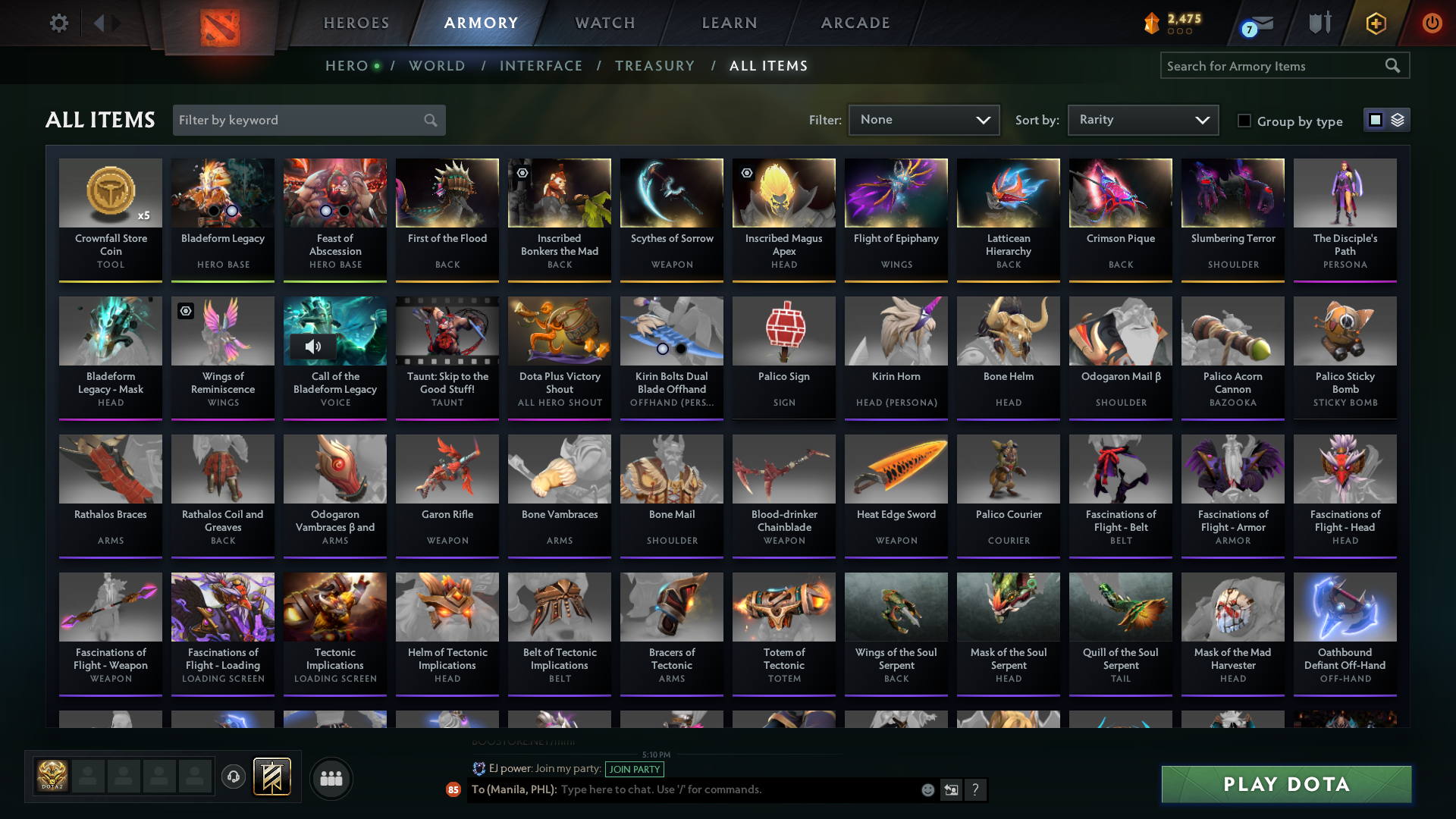Enable the Group by type checkbox

click(1244, 121)
